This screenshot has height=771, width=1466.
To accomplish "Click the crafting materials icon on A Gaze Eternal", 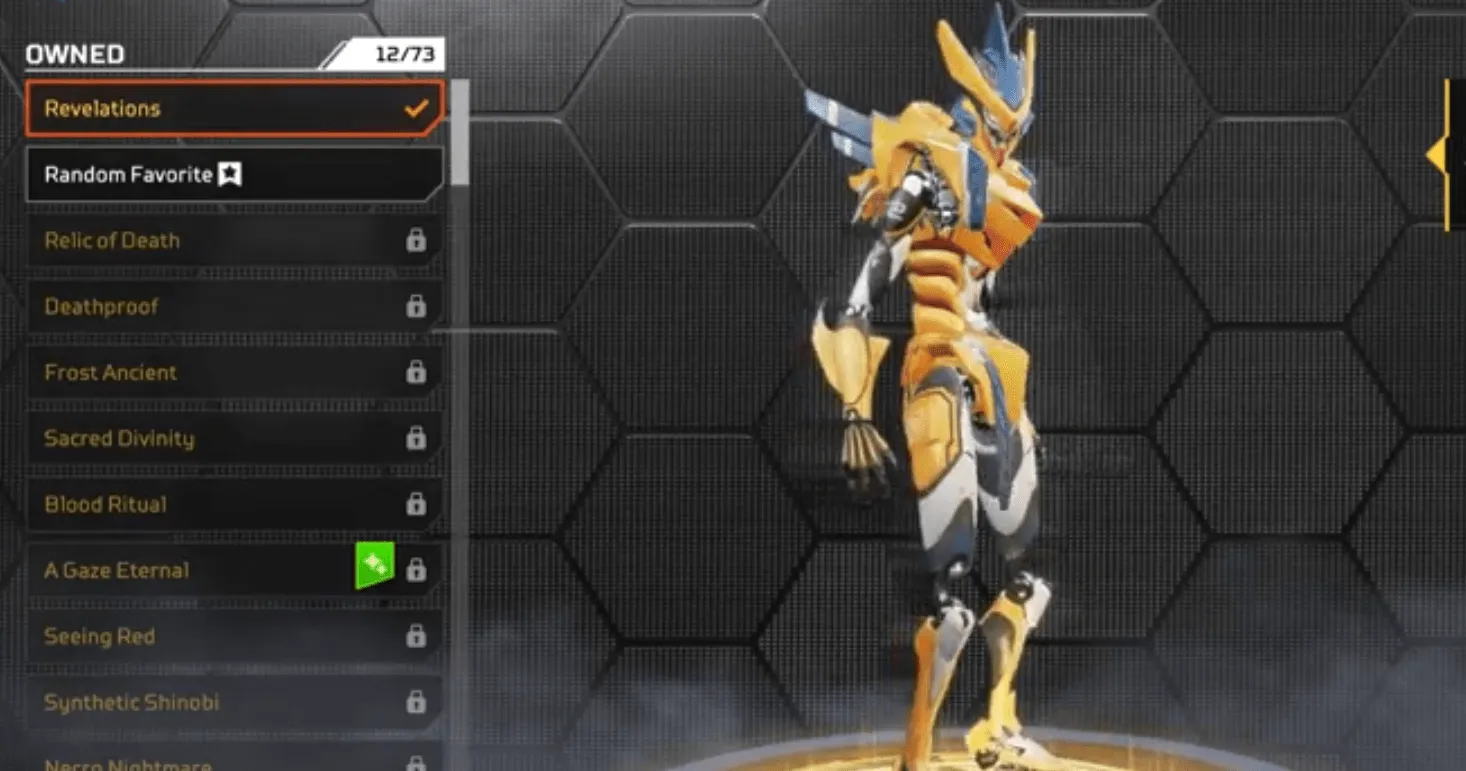I will click(375, 563).
